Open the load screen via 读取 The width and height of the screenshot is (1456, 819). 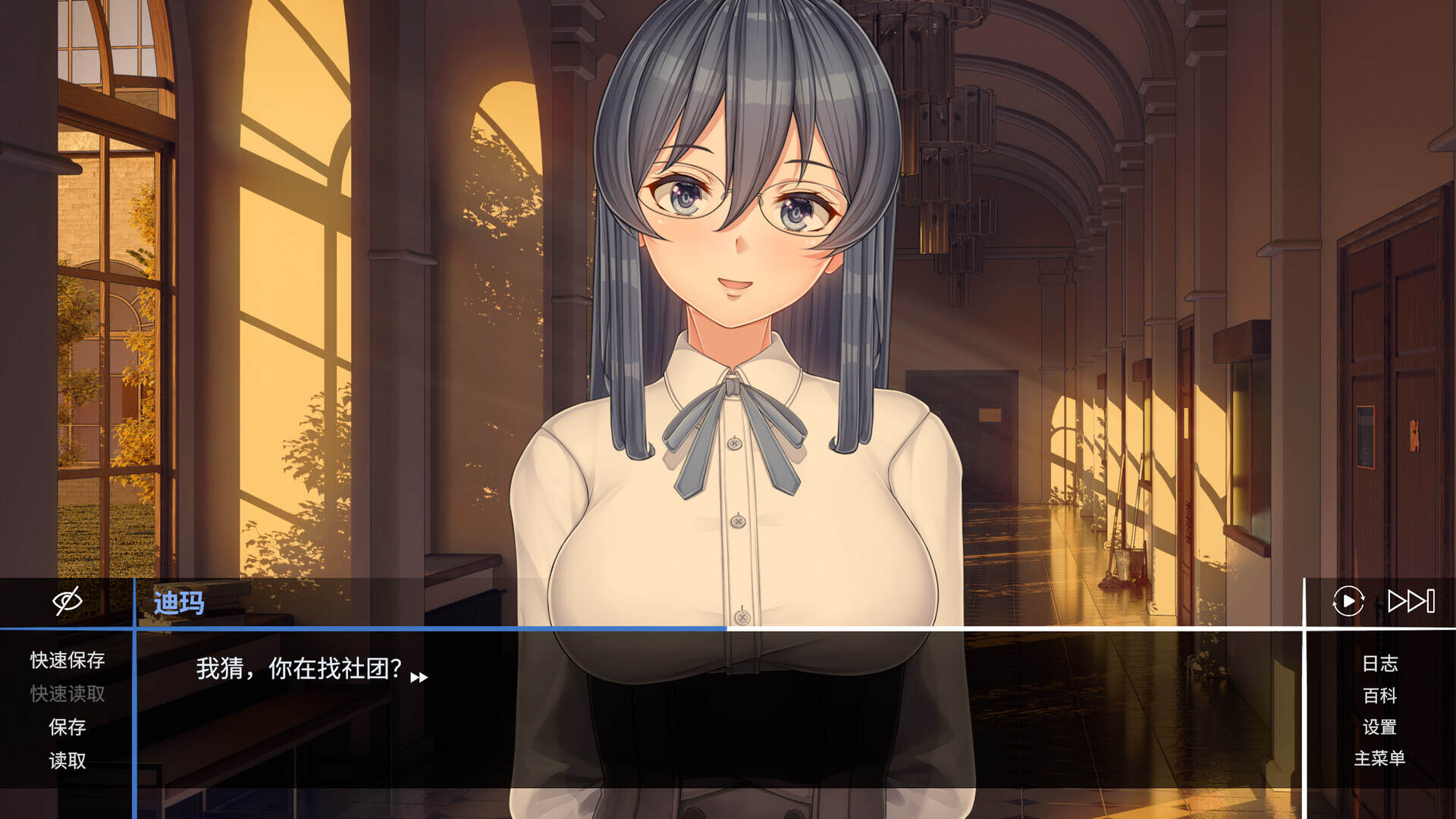click(x=67, y=761)
